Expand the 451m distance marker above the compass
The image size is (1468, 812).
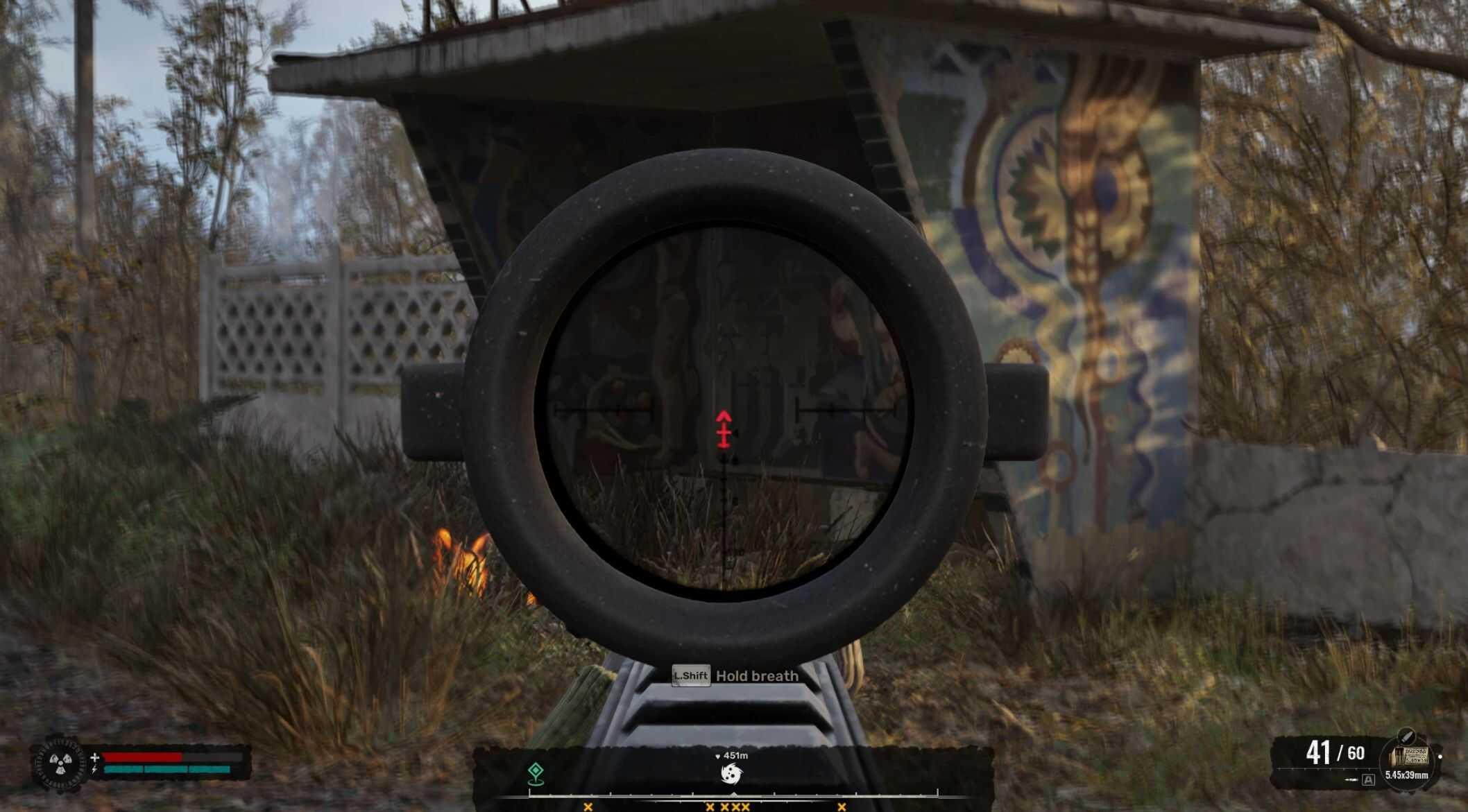(x=734, y=755)
